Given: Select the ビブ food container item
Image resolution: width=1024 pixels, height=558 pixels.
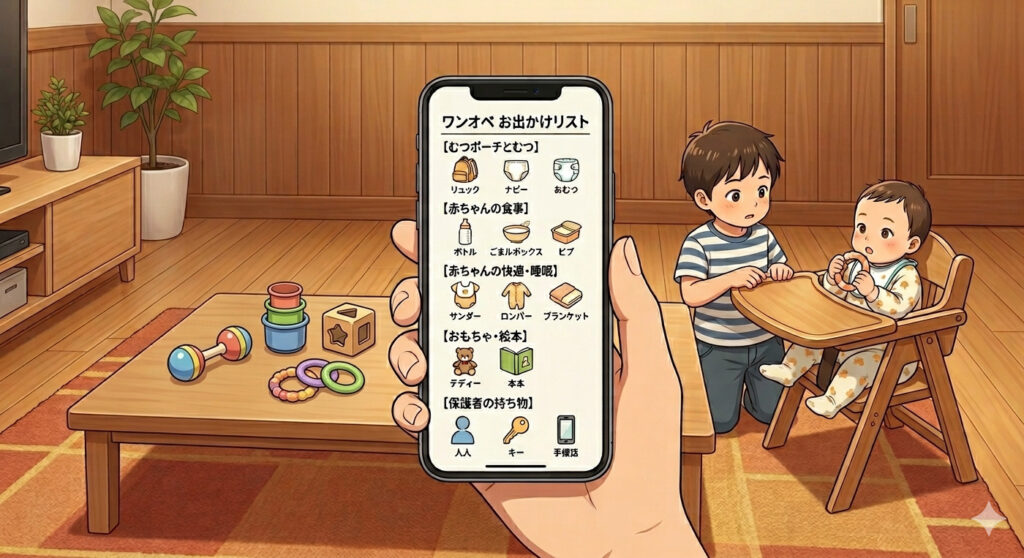Looking at the screenshot, I should click(x=566, y=234).
